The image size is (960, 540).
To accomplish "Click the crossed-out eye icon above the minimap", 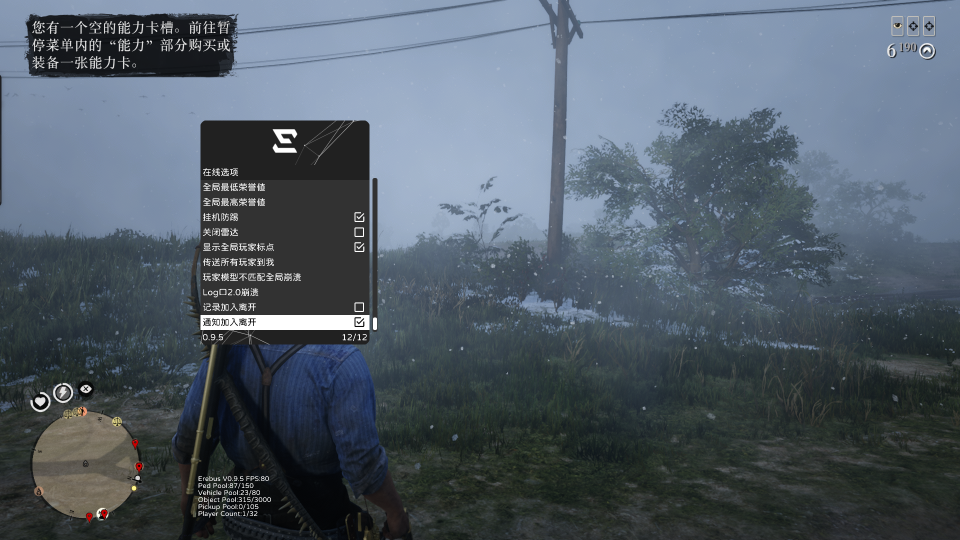I will (86, 388).
